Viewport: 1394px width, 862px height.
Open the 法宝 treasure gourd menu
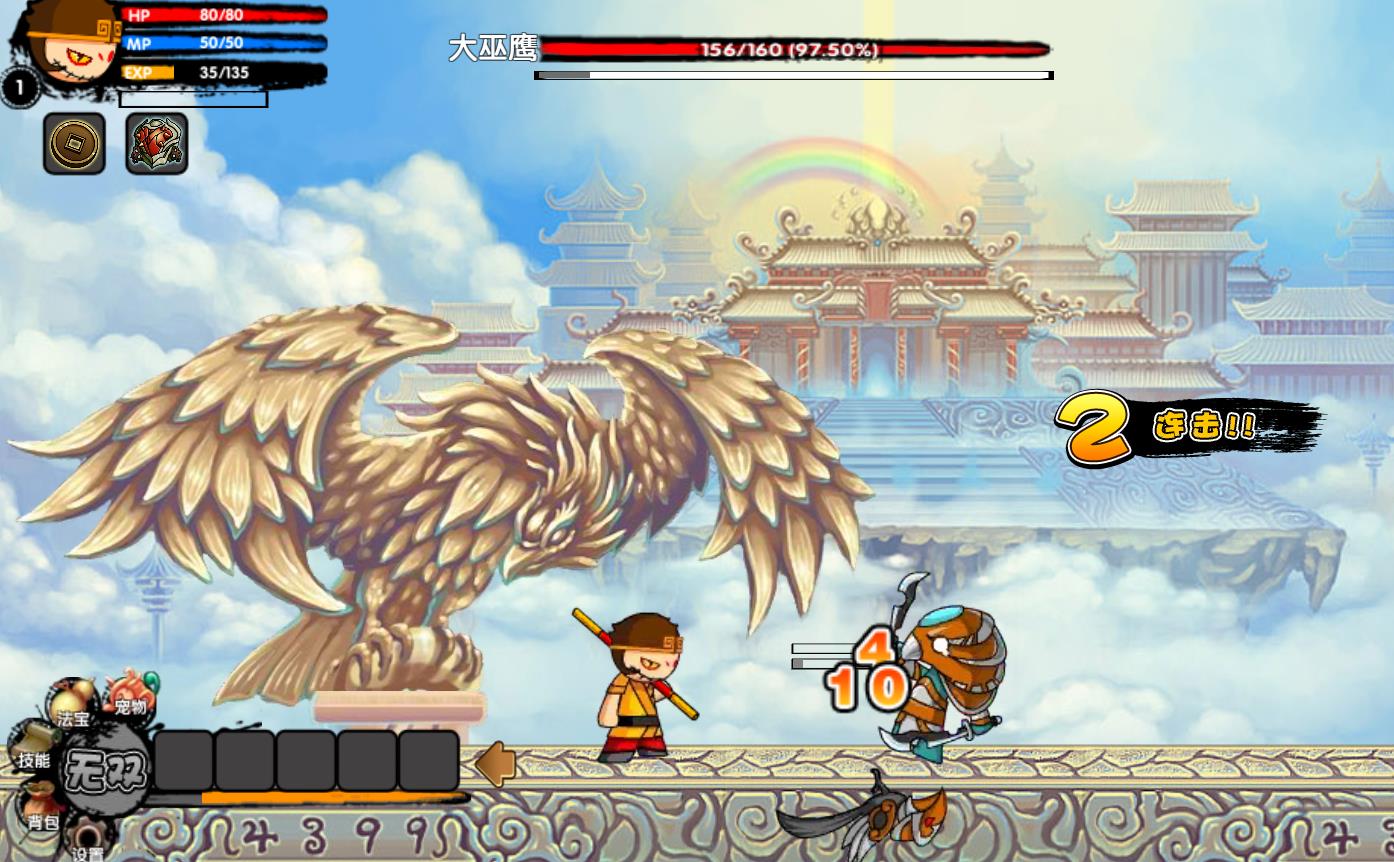click(x=73, y=704)
